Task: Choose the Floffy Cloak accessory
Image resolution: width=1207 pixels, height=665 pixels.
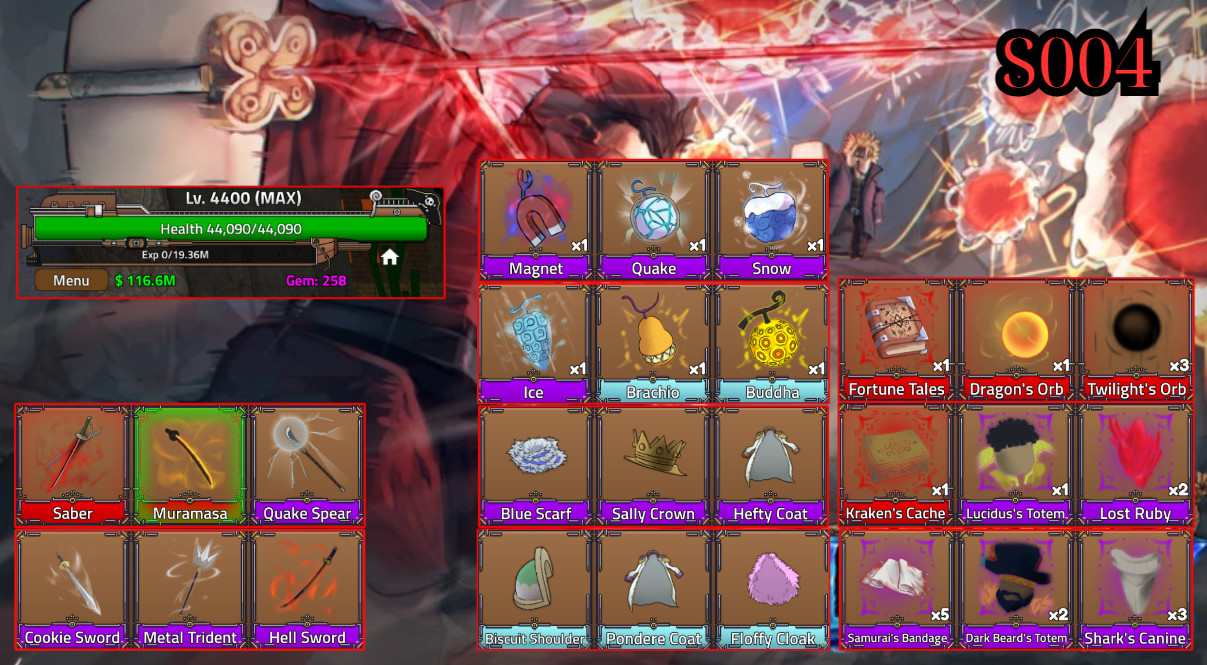Action: [x=771, y=588]
